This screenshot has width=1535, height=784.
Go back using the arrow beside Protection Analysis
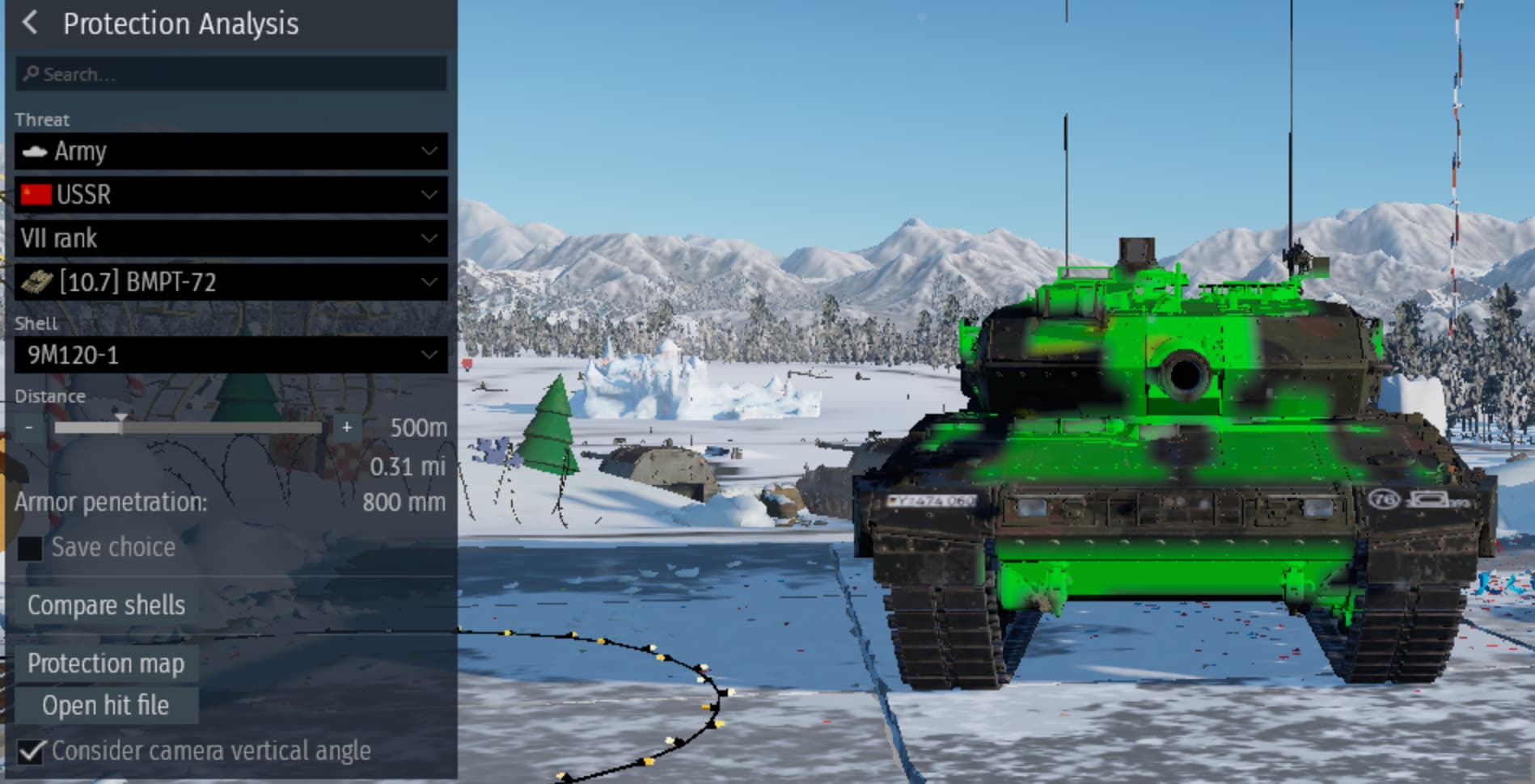coord(30,23)
